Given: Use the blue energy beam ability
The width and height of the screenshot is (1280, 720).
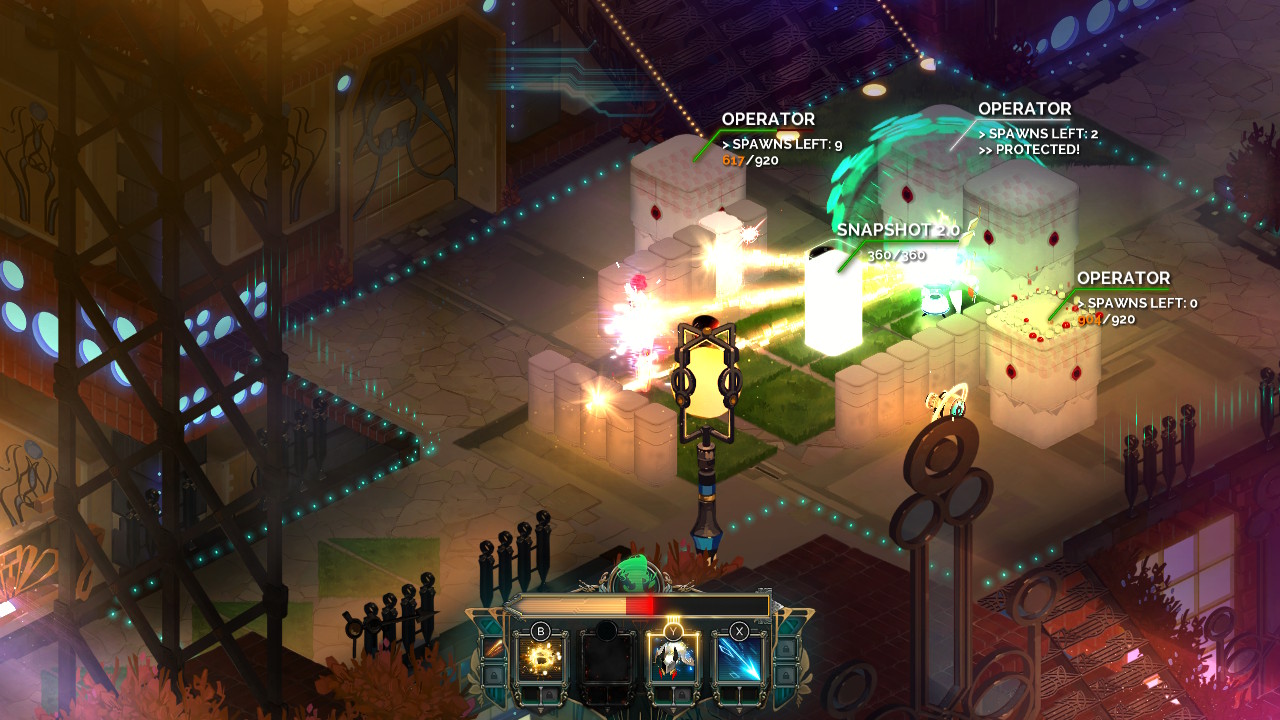Looking at the screenshot, I should pos(739,657).
